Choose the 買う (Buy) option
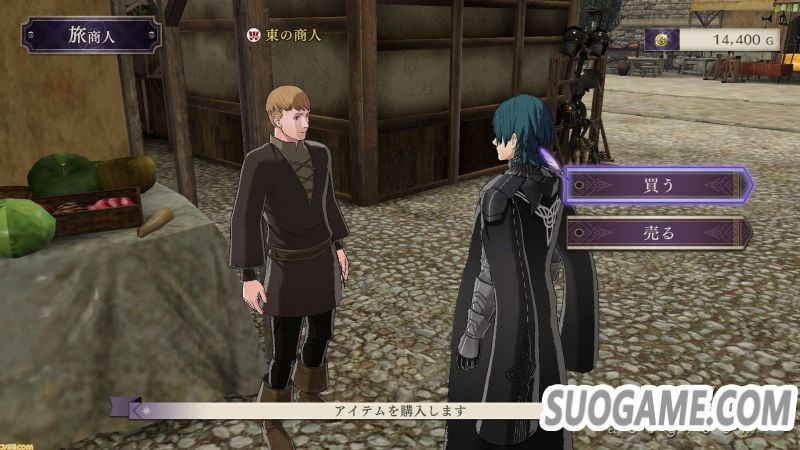Screen dimensions: 800x450 [x=657, y=185]
